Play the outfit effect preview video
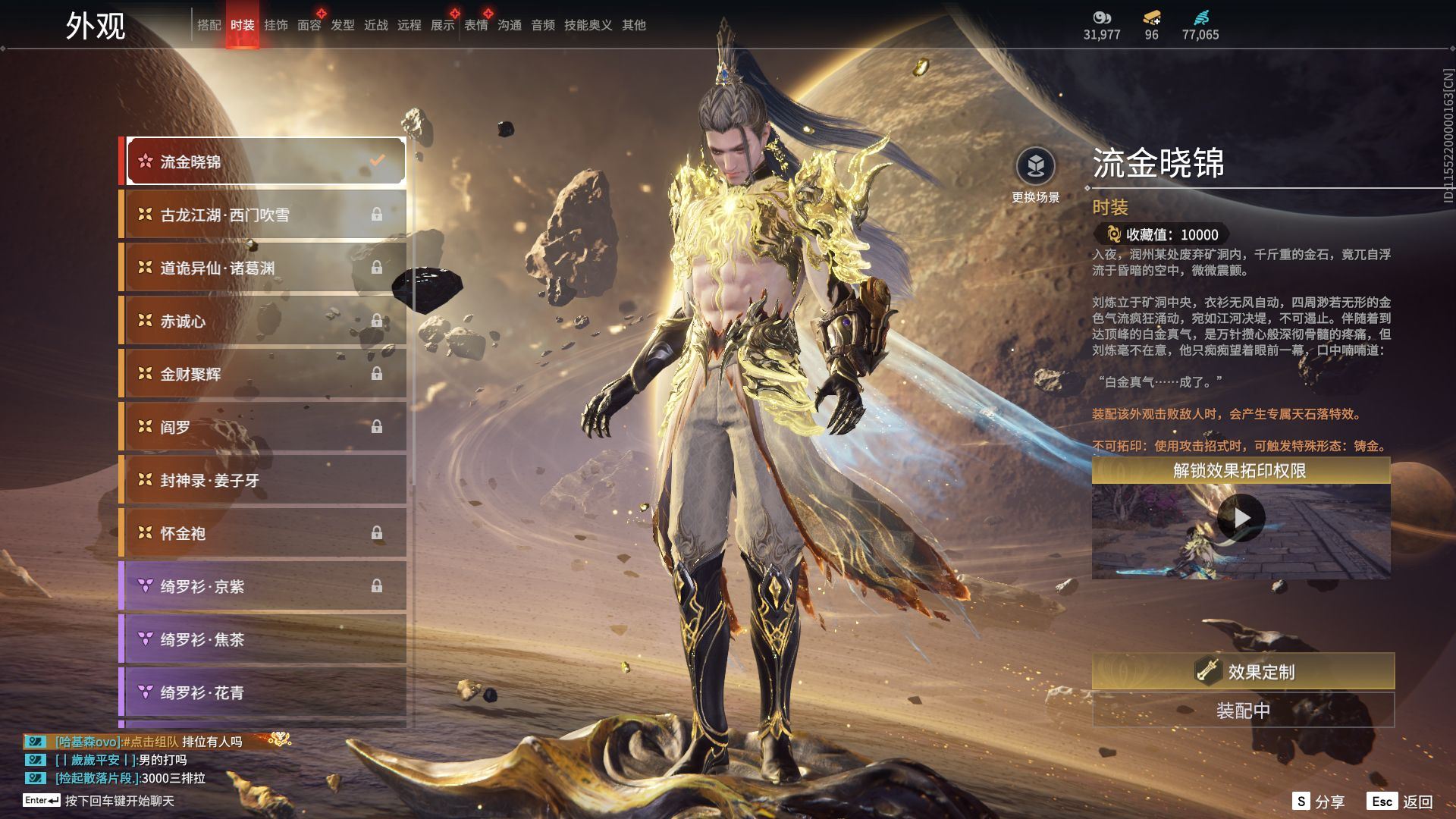 click(x=1241, y=518)
